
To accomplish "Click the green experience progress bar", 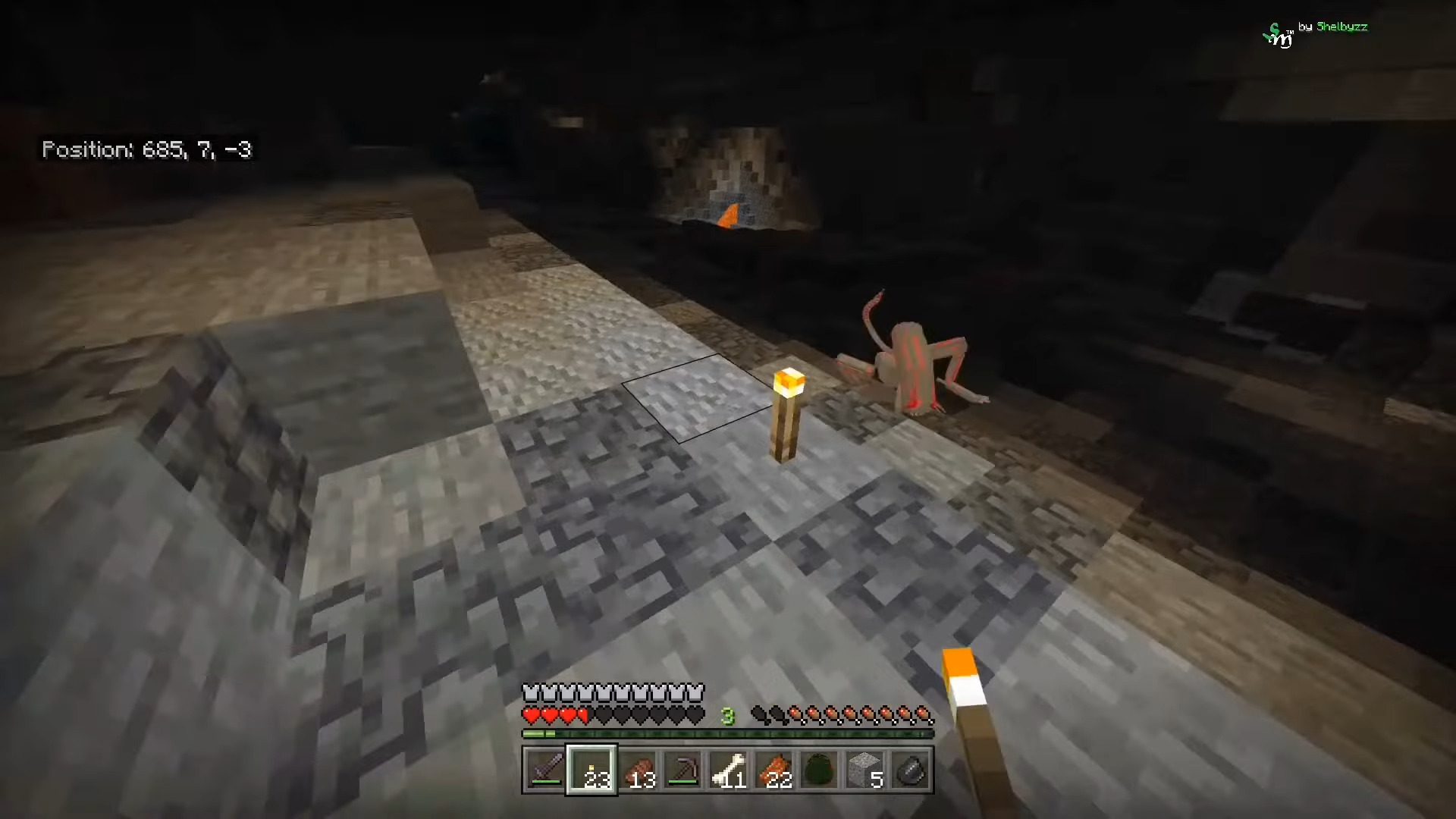I will pos(728,733).
